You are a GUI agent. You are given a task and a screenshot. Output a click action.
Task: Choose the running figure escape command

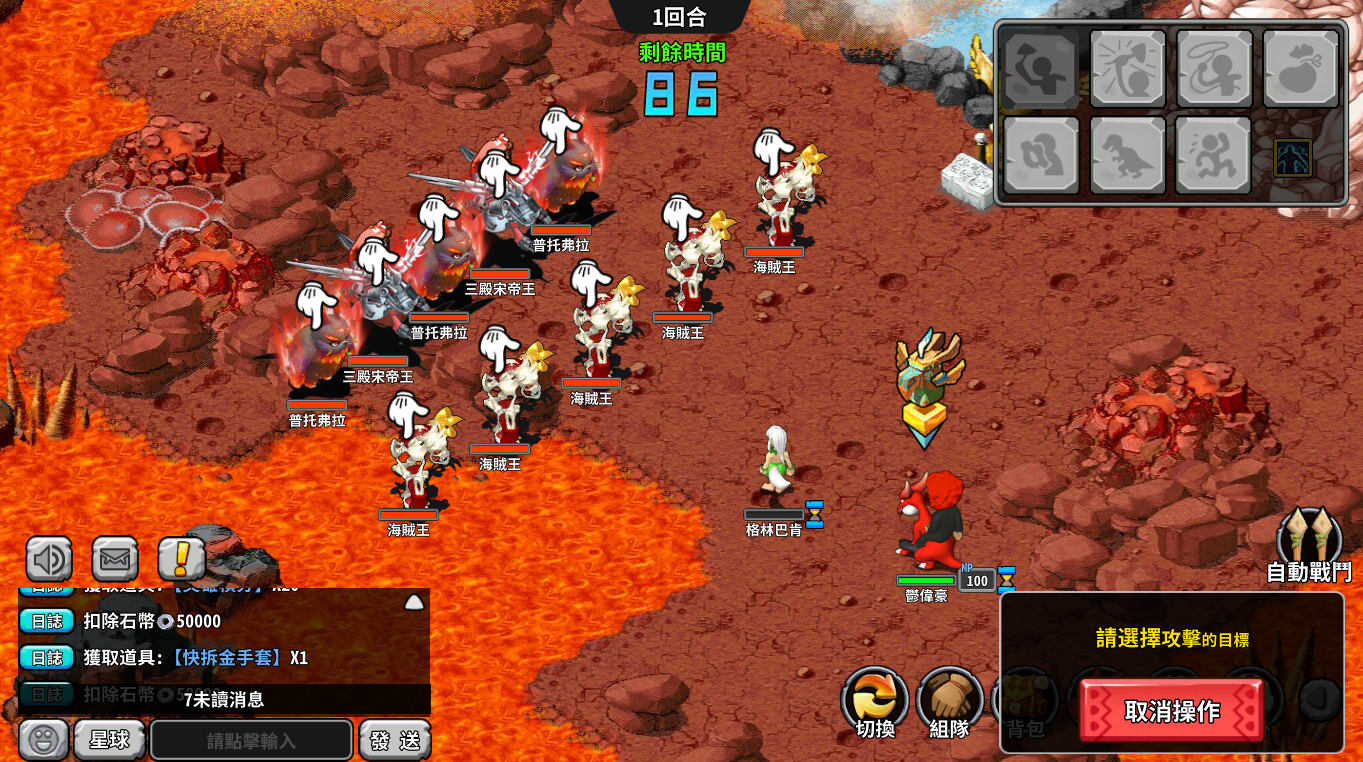coord(1213,155)
